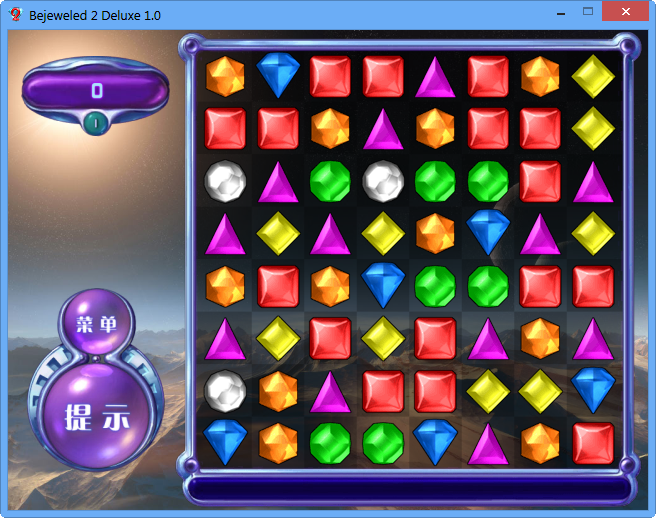Image resolution: width=656 pixels, height=518 pixels.
Task: Select the blue diamond in the top row
Action: click(278, 75)
